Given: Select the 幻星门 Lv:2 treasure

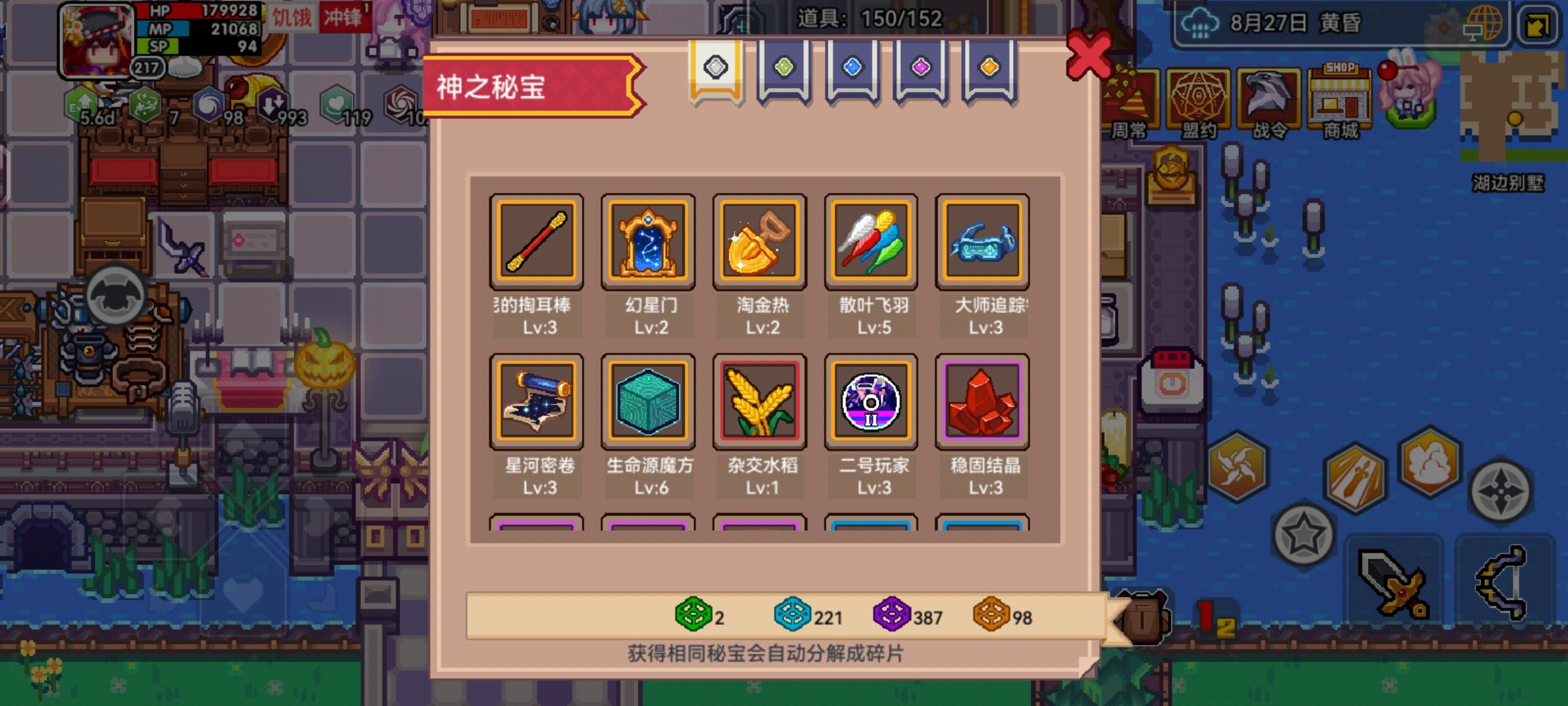Looking at the screenshot, I should 648,241.
